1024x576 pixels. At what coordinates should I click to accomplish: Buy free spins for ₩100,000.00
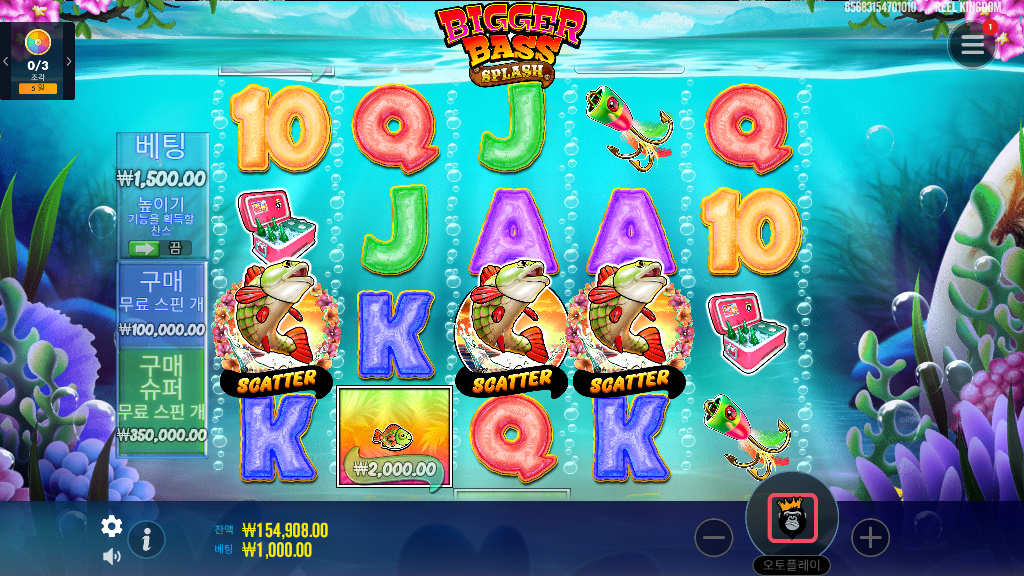(x=162, y=302)
